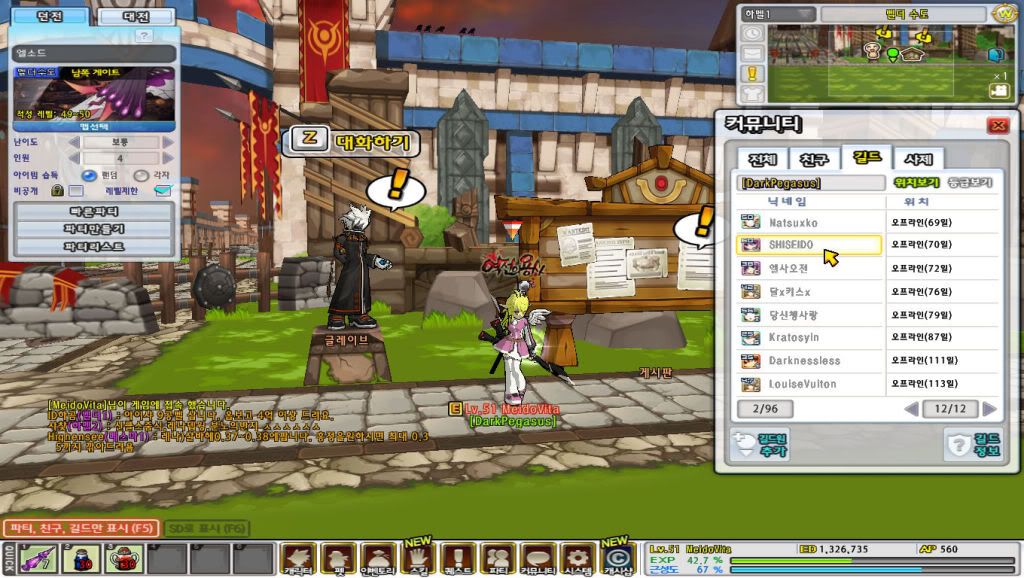Click the 길드원 추가 add member button
Image resolution: width=1024 pixels, height=578 pixels.
(760, 445)
